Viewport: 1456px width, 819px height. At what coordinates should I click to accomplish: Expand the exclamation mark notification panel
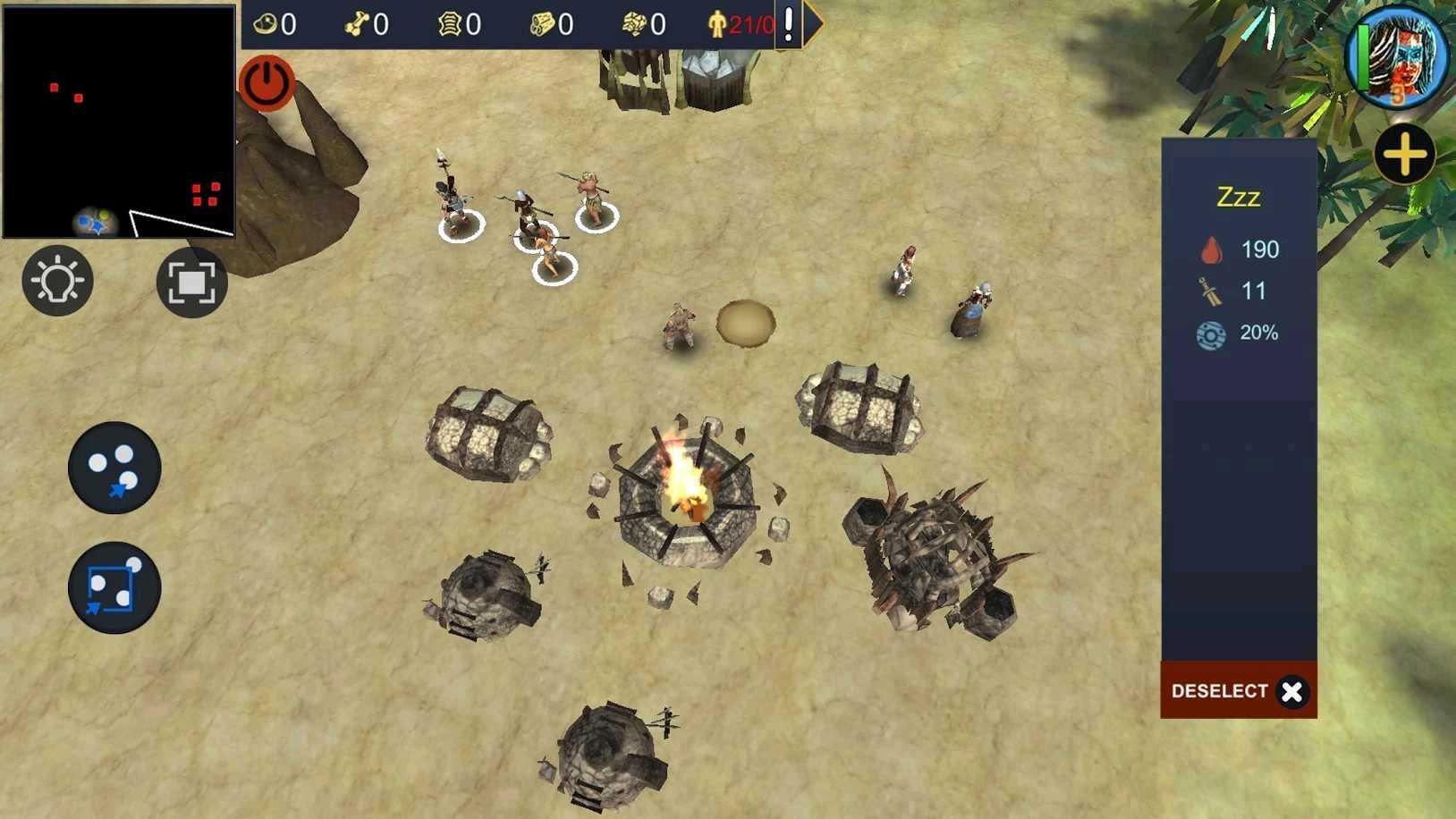click(x=787, y=24)
